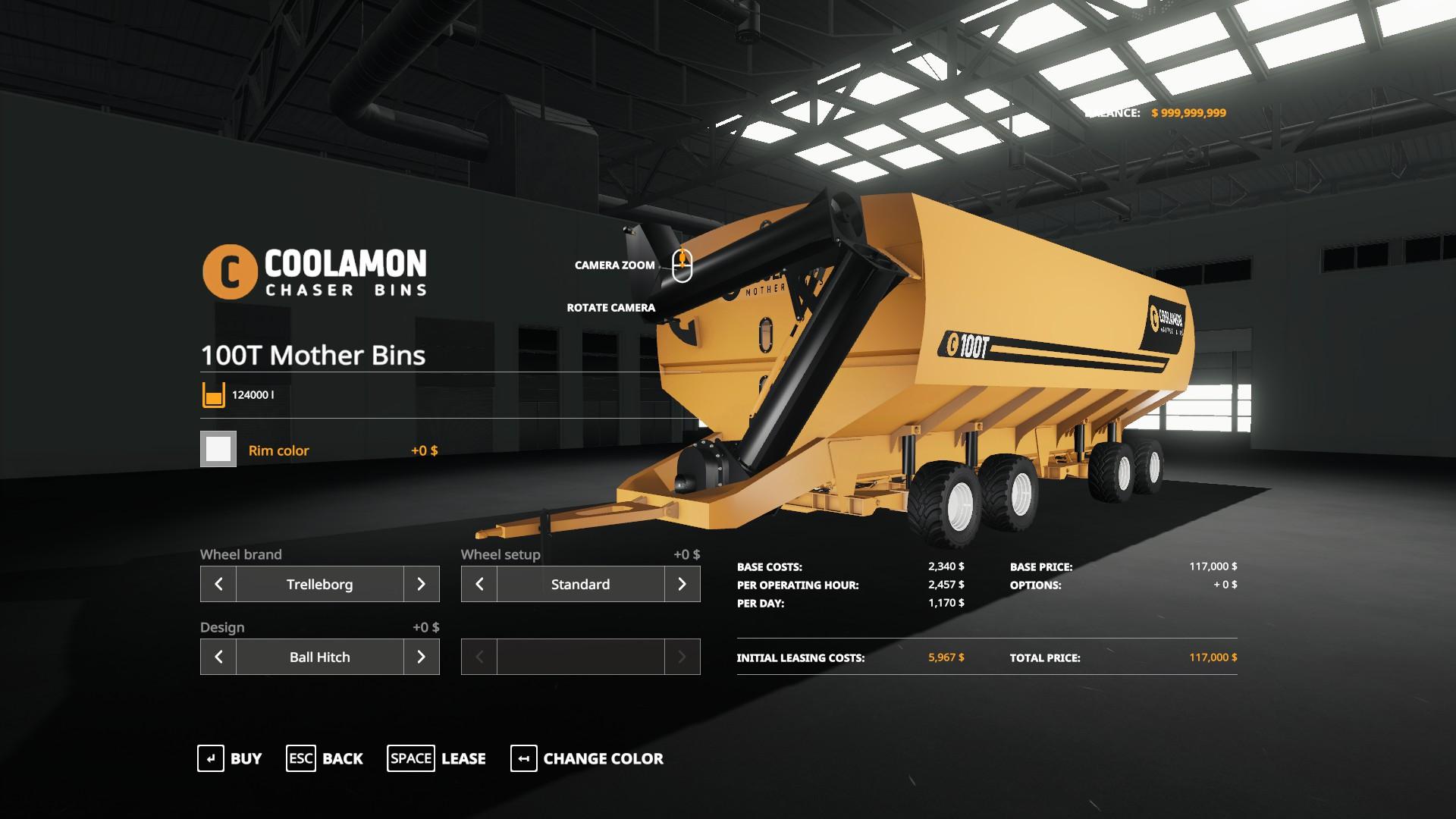This screenshot has height=819, width=1456.
Task: Open the Rim color swatch
Action: point(218,450)
